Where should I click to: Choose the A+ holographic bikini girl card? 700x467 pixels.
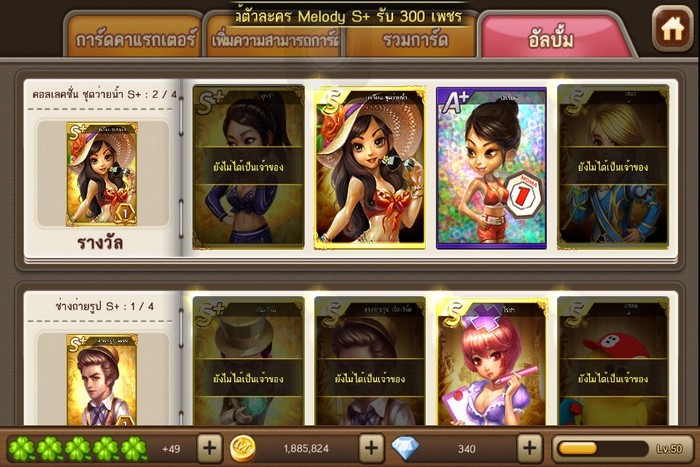(x=491, y=166)
